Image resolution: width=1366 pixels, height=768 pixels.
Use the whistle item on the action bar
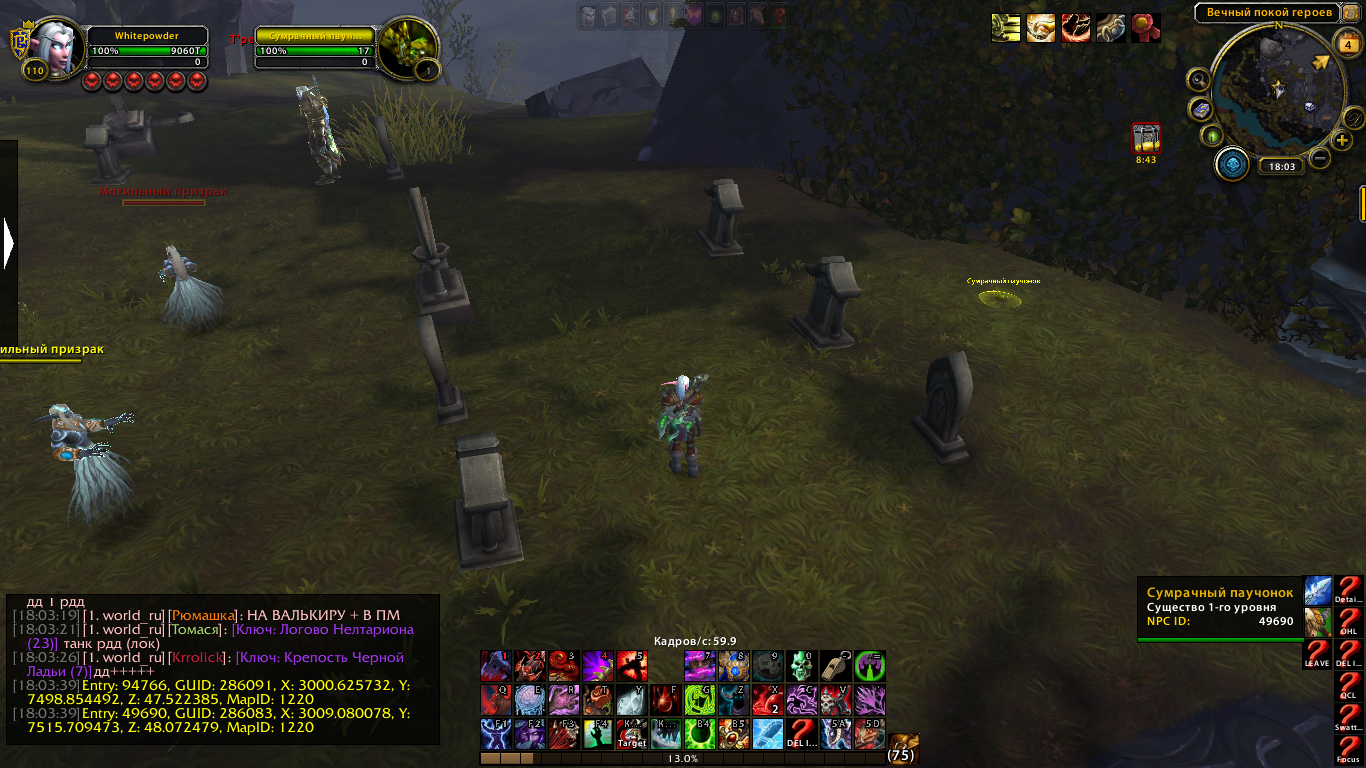pyautogui.click(x=836, y=666)
